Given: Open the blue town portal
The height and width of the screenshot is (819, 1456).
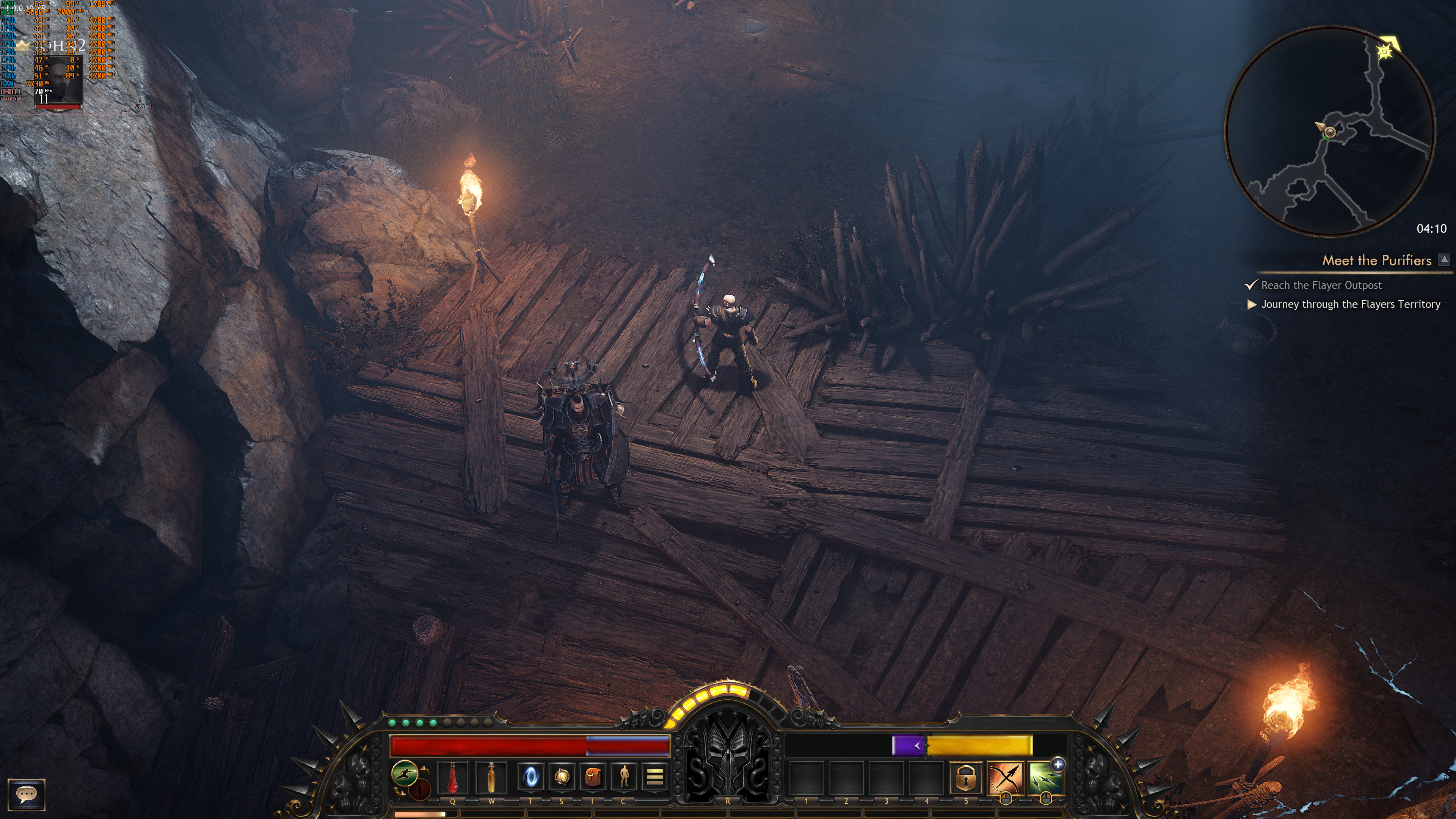Looking at the screenshot, I should pos(530,777).
